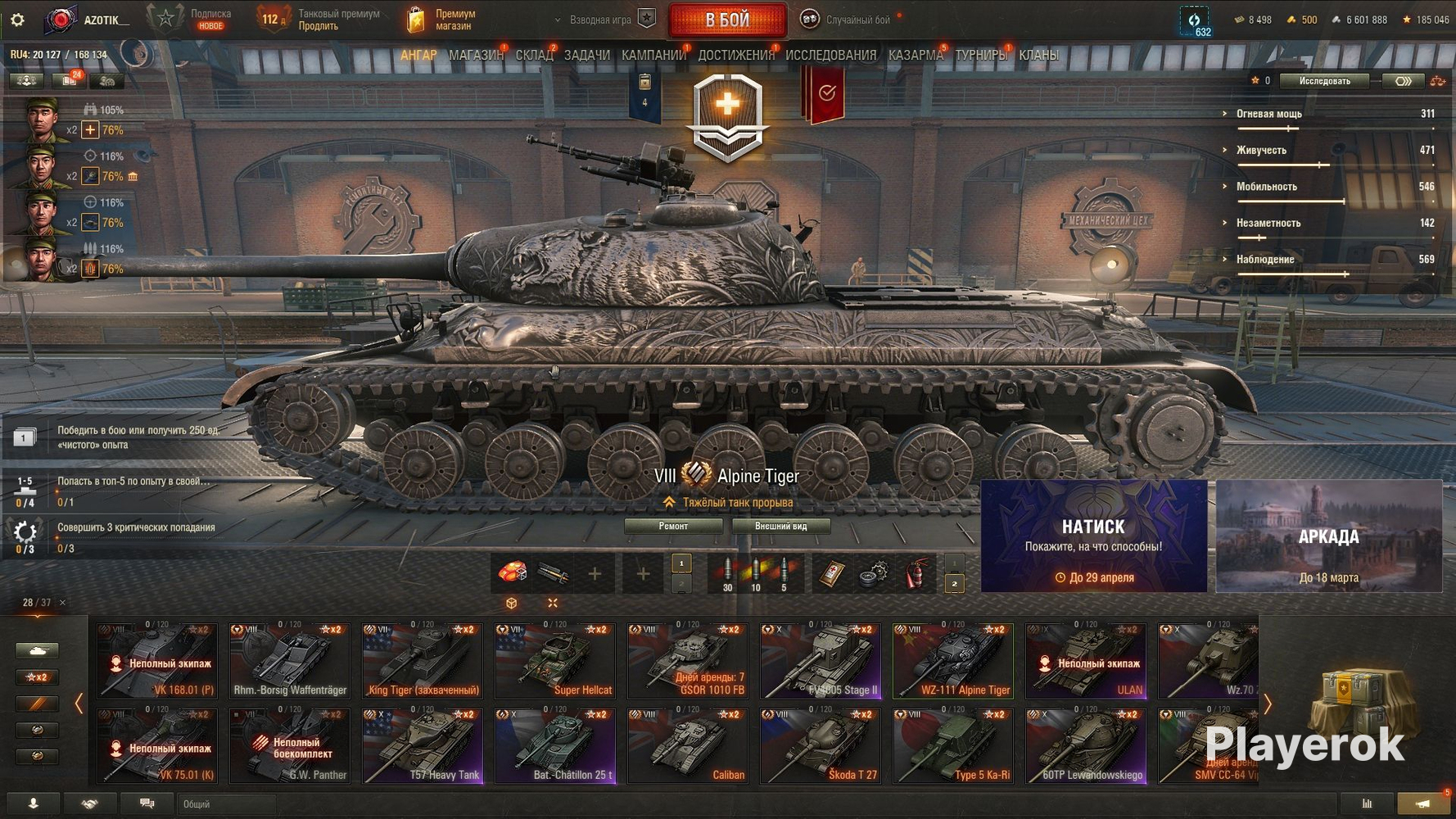Open the СКЛАД tab
Screen dimensions: 1456x819
534,56
